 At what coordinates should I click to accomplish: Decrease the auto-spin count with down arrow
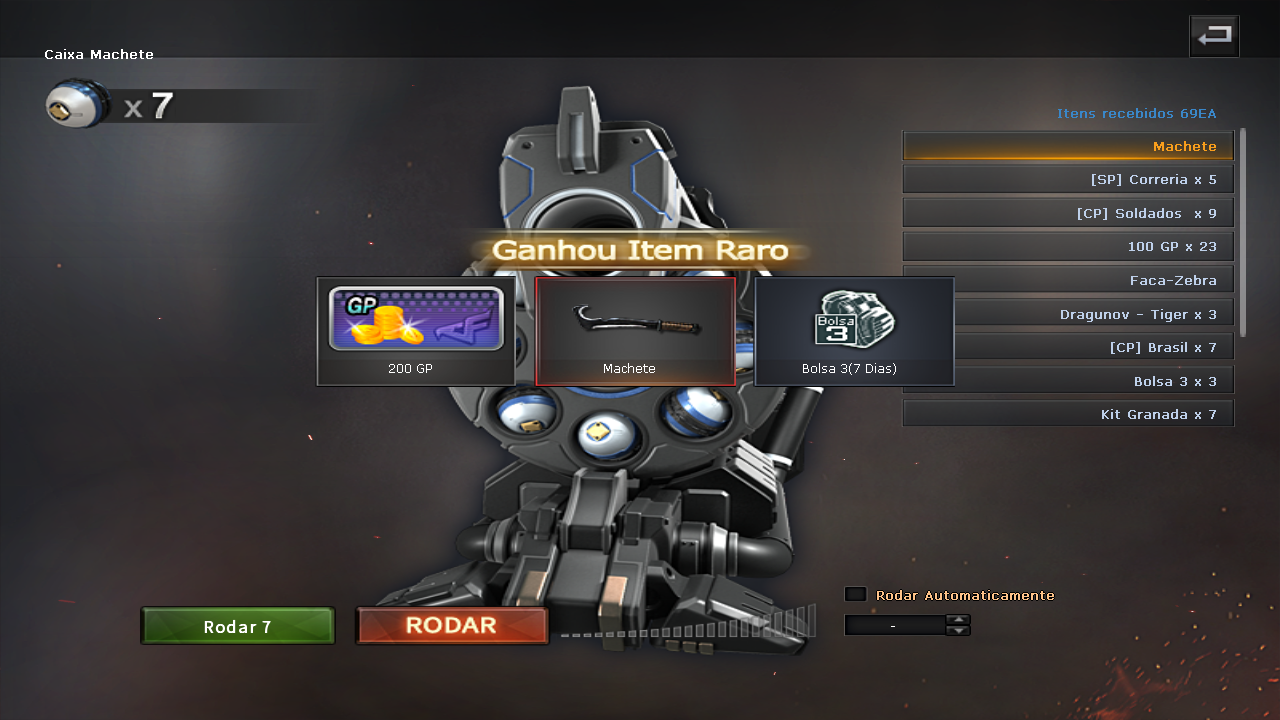(x=958, y=630)
